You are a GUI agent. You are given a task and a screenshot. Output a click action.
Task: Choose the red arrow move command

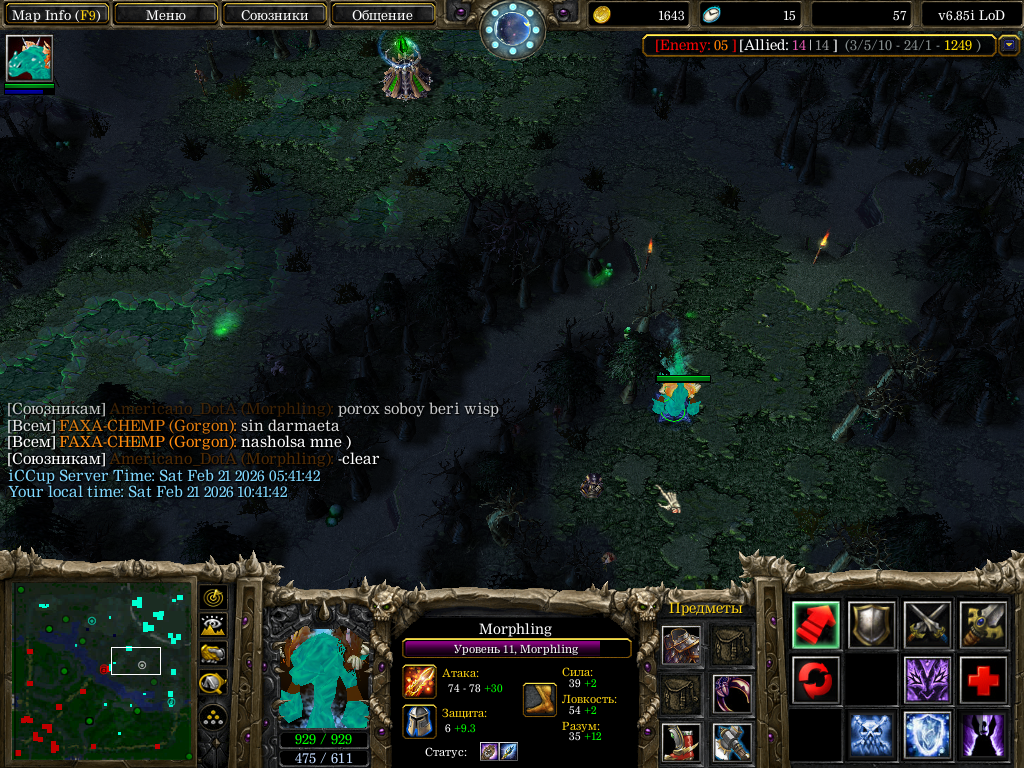coord(816,625)
